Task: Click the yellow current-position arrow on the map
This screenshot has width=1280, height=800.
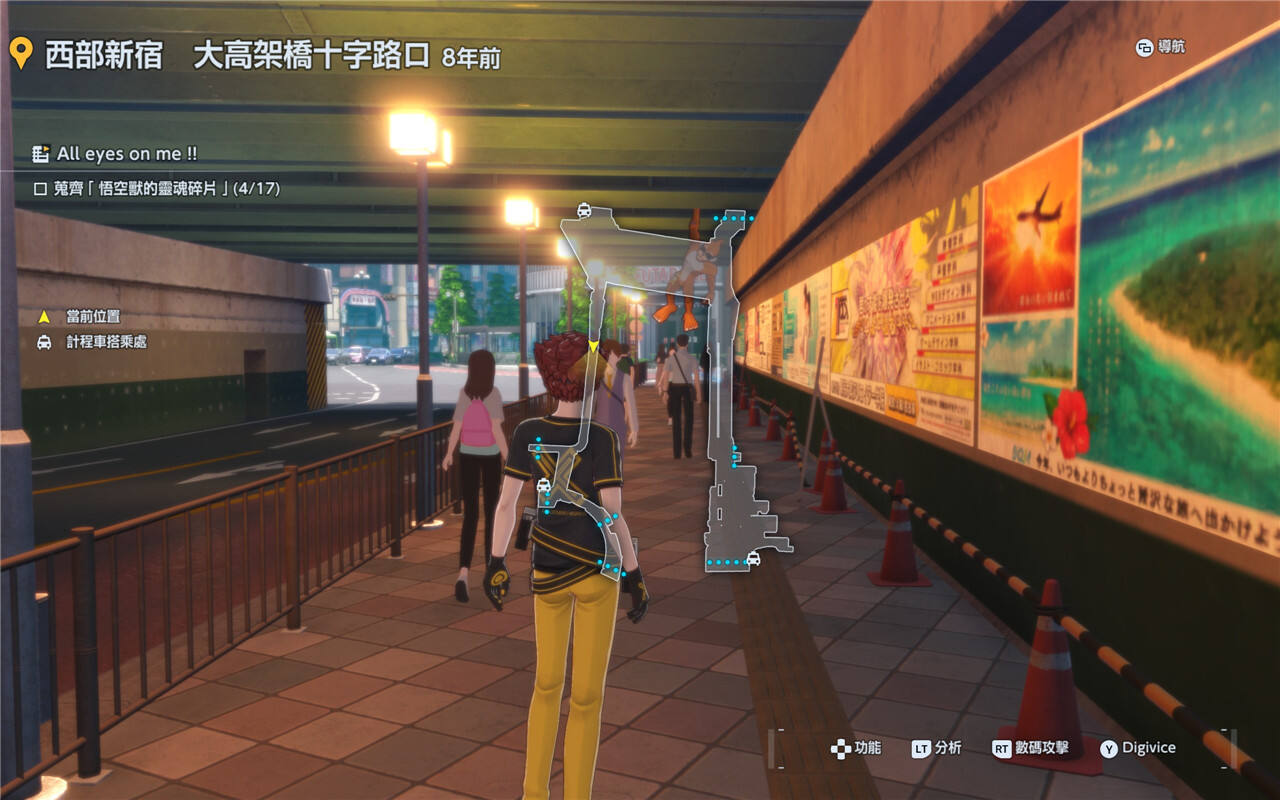Action: (594, 346)
